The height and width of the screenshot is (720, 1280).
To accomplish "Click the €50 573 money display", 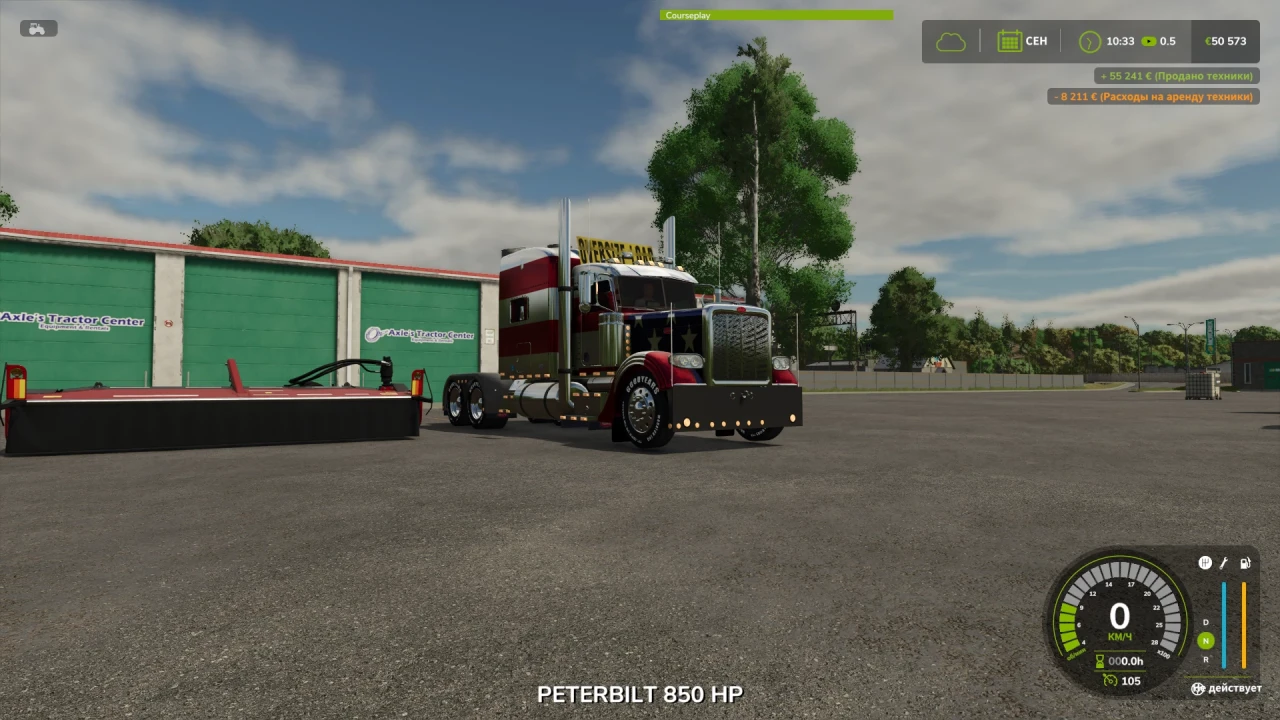I will click(x=1226, y=41).
